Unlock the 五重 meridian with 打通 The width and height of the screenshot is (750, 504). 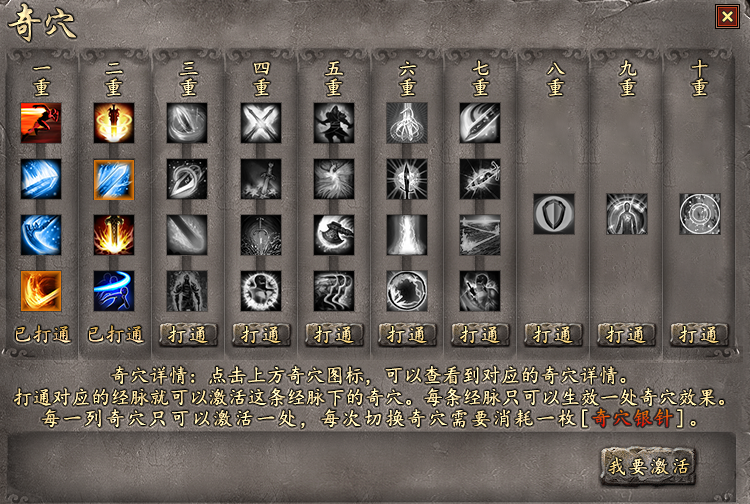coord(334,334)
